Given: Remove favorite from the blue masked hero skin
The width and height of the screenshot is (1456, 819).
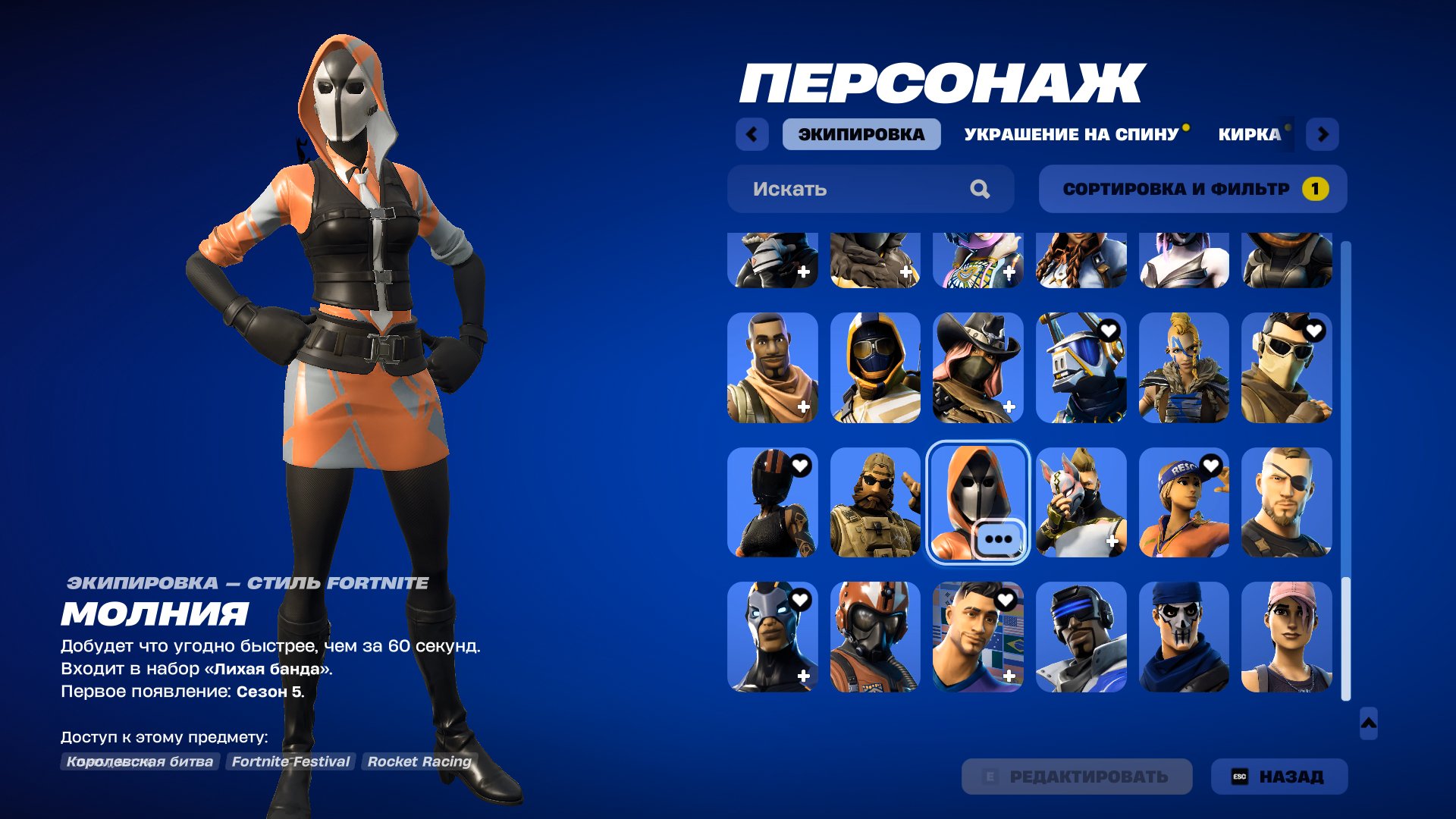Looking at the screenshot, I should click(x=799, y=599).
